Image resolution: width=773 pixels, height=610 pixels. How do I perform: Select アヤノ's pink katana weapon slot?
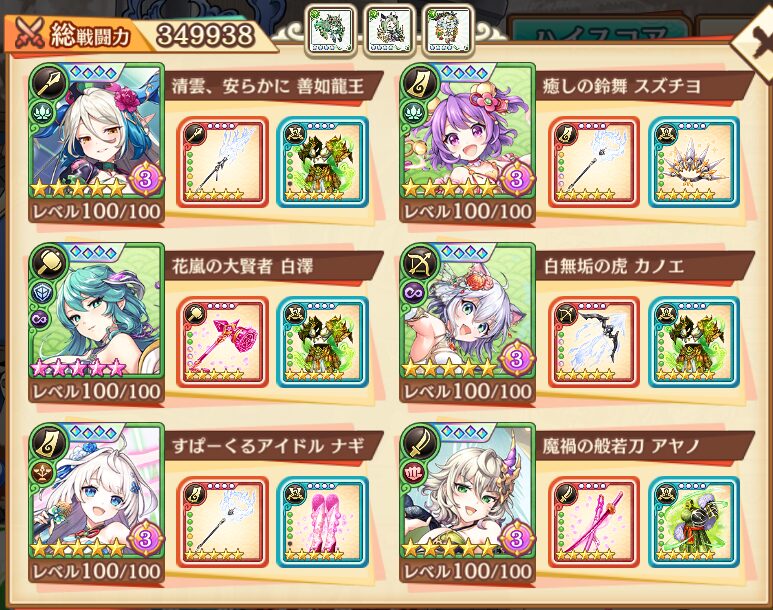pos(593,521)
